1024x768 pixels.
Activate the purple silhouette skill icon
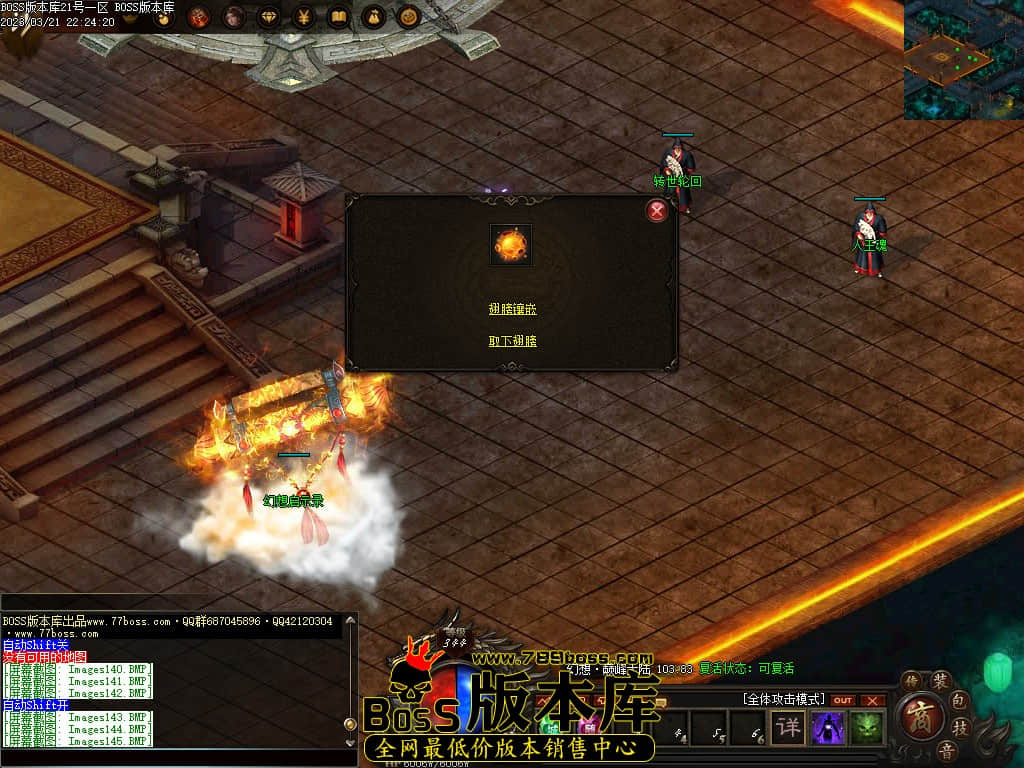tap(828, 727)
